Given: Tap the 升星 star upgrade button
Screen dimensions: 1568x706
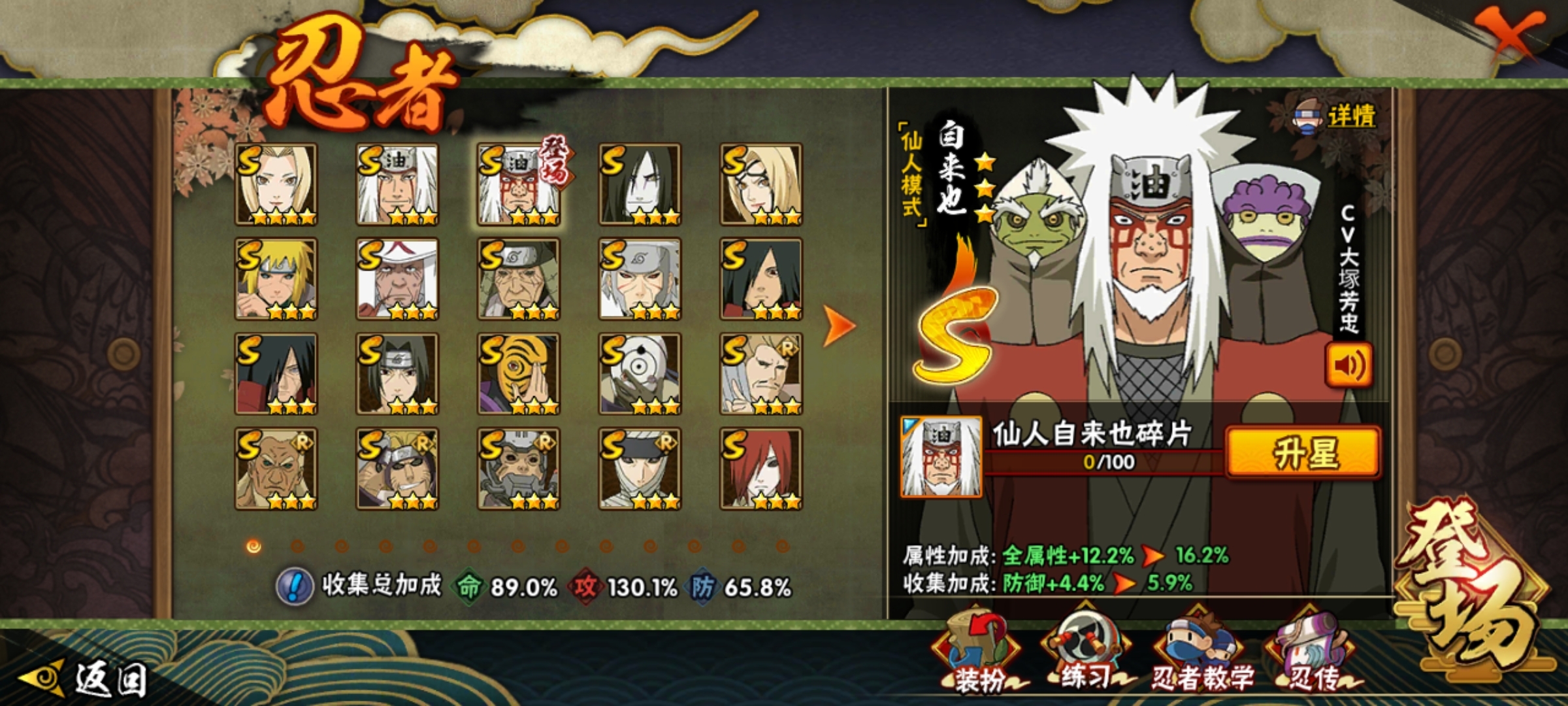Looking at the screenshot, I should pyautogui.click(x=1303, y=452).
